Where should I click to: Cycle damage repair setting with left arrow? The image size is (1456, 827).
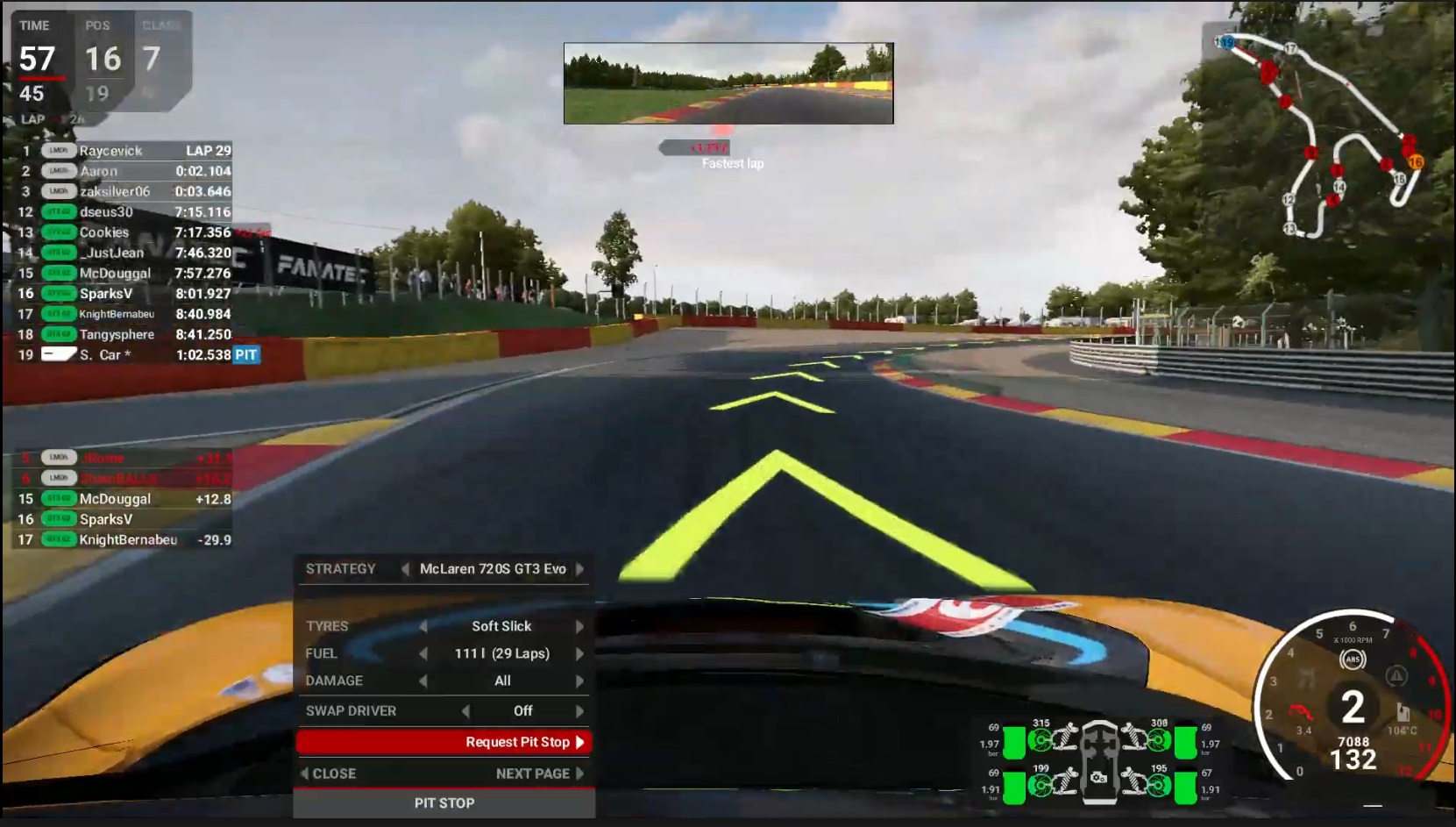pyautogui.click(x=423, y=681)
